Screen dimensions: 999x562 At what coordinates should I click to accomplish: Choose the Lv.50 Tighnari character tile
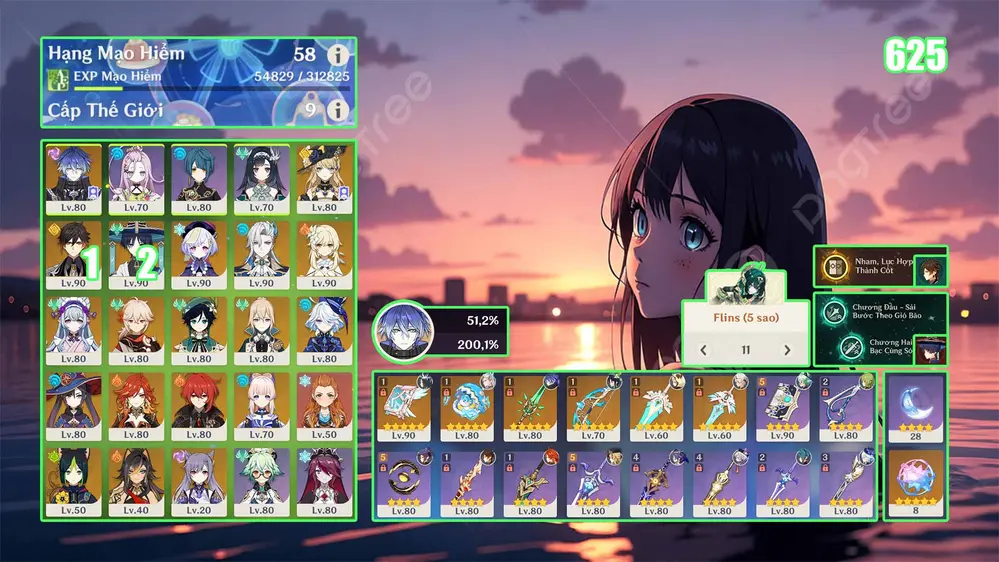click(73, 480)
